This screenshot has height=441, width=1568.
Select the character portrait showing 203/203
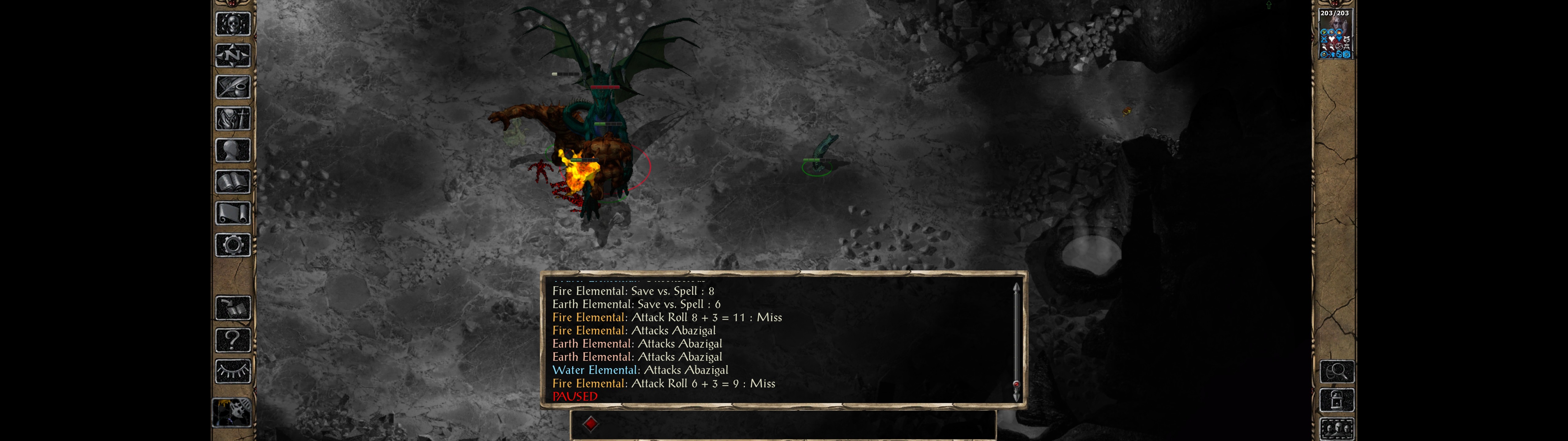pyautogui.click(x=1335, y=34)
